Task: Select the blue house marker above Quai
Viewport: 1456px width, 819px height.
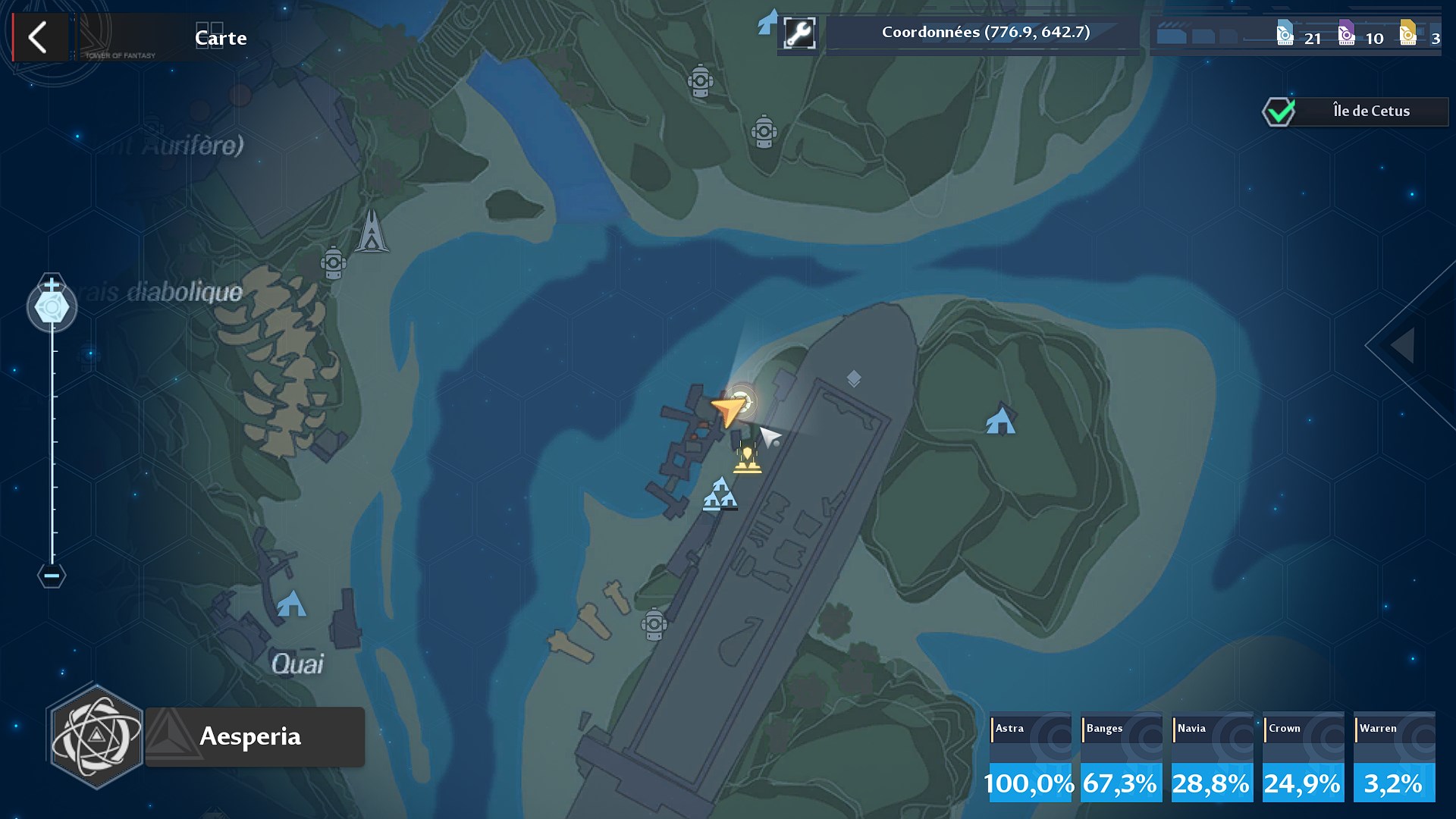Action: [291, 604]
